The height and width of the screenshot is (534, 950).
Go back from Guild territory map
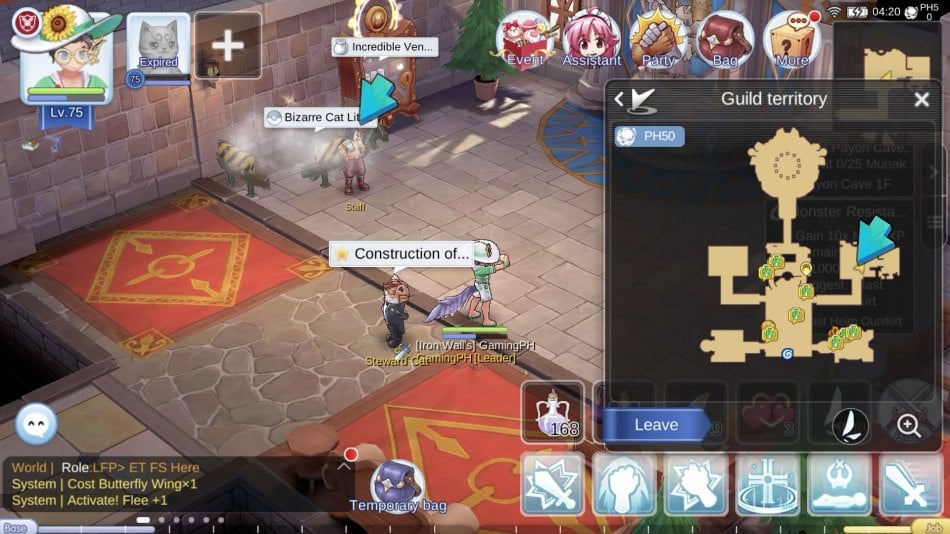[620, 99]
